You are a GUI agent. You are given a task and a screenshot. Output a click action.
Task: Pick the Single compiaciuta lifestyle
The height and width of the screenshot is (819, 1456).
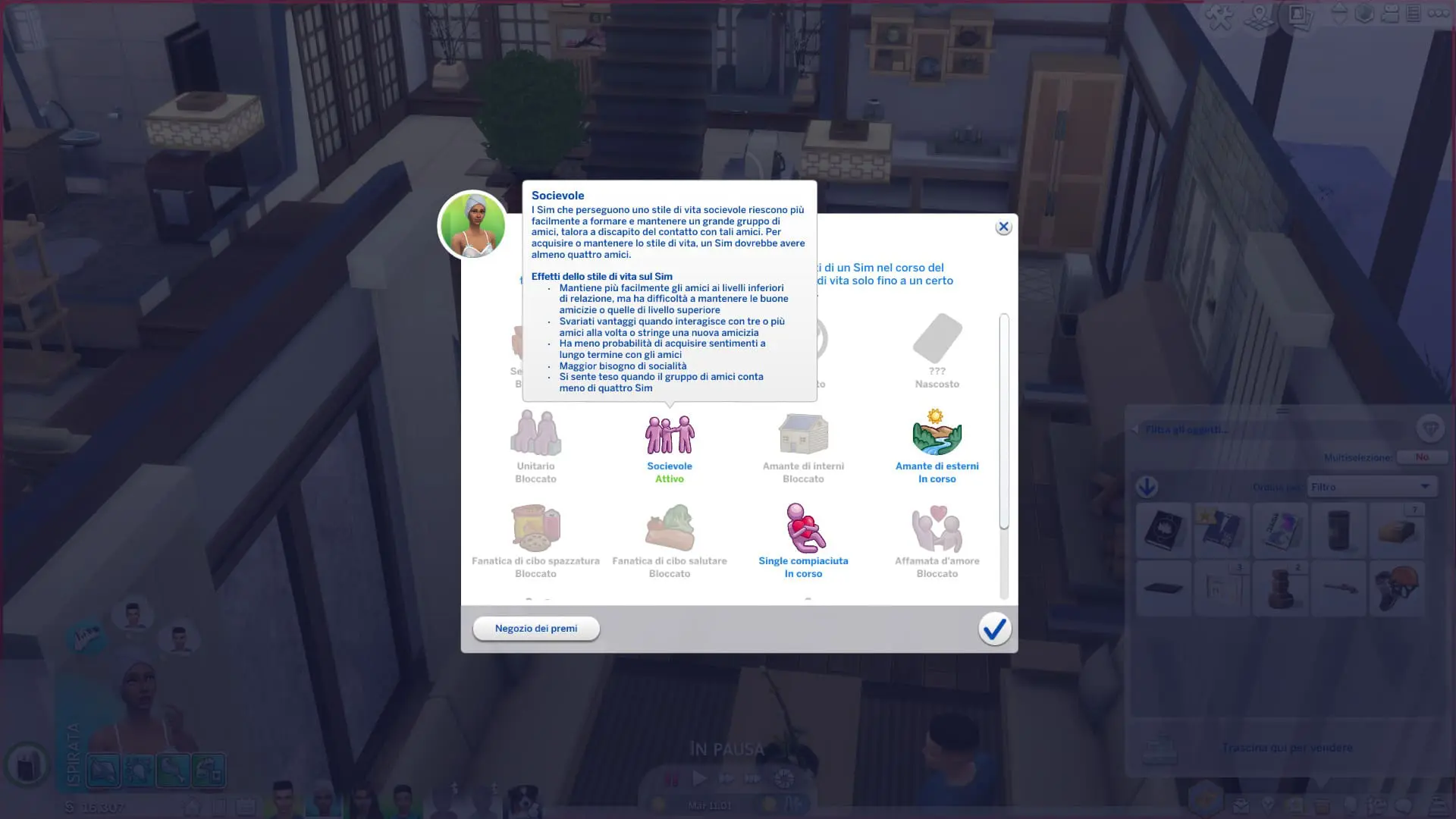tap(803, 528)
